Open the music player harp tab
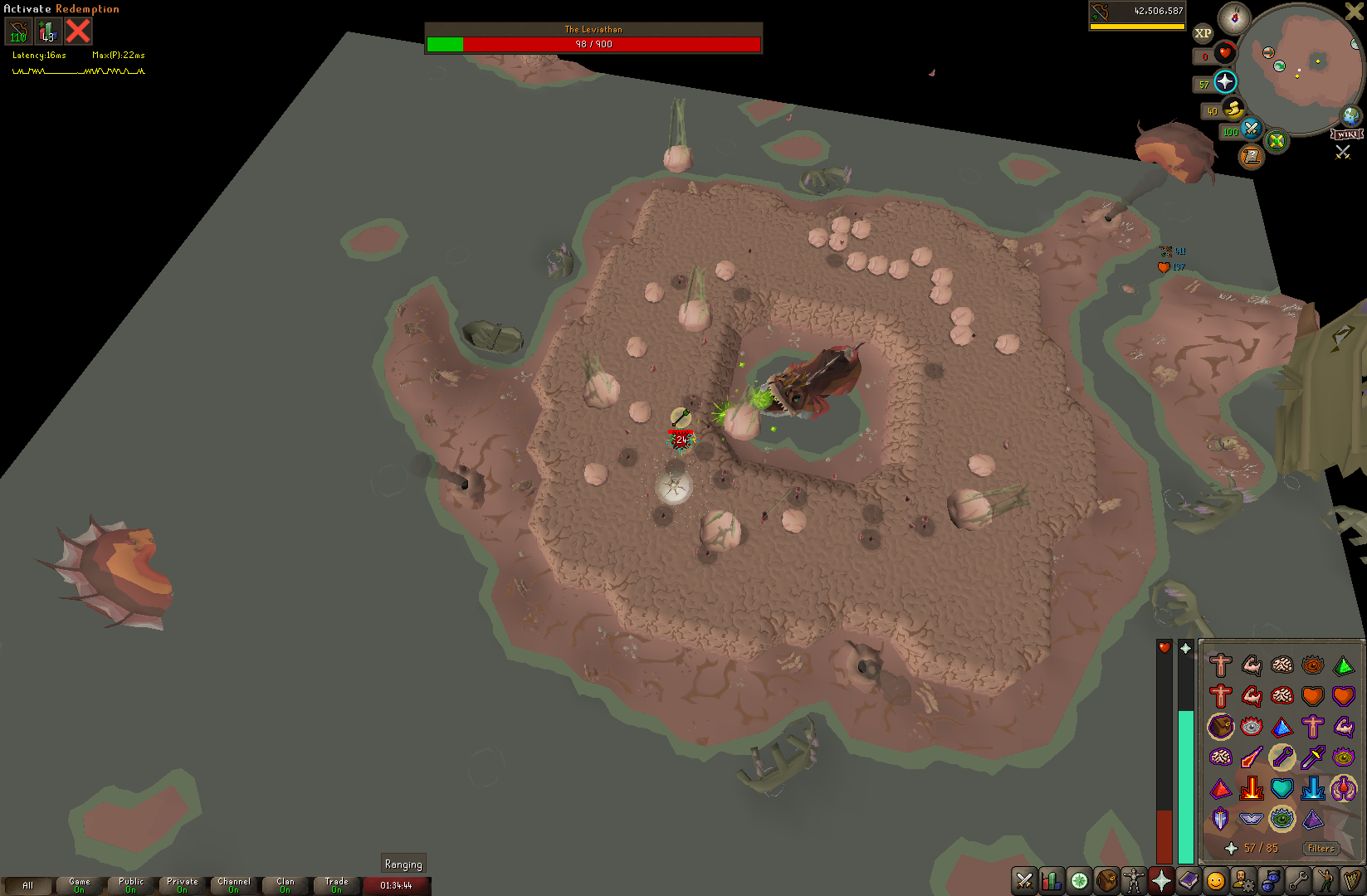Image resolution: width=1367 pixels, height=896 pixels. click(x=1352, y=881)
